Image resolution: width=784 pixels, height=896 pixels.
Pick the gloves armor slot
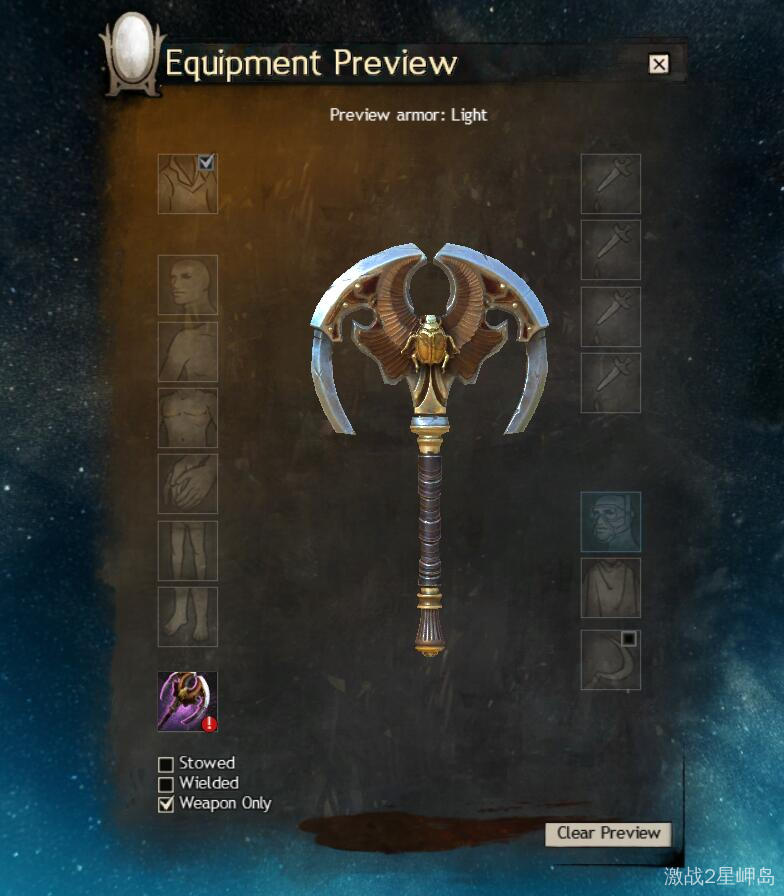point(187,484)
